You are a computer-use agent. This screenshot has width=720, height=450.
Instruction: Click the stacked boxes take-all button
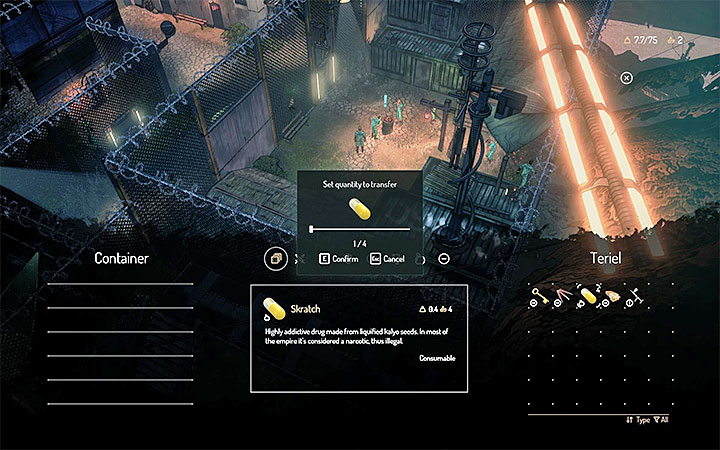tap(274, 258)
